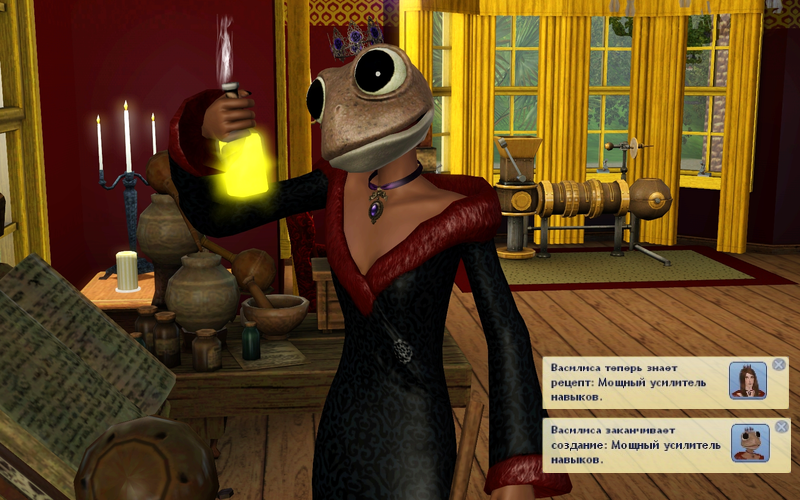Dismiss the "заканчивает создание" notification

coord(781,427)
